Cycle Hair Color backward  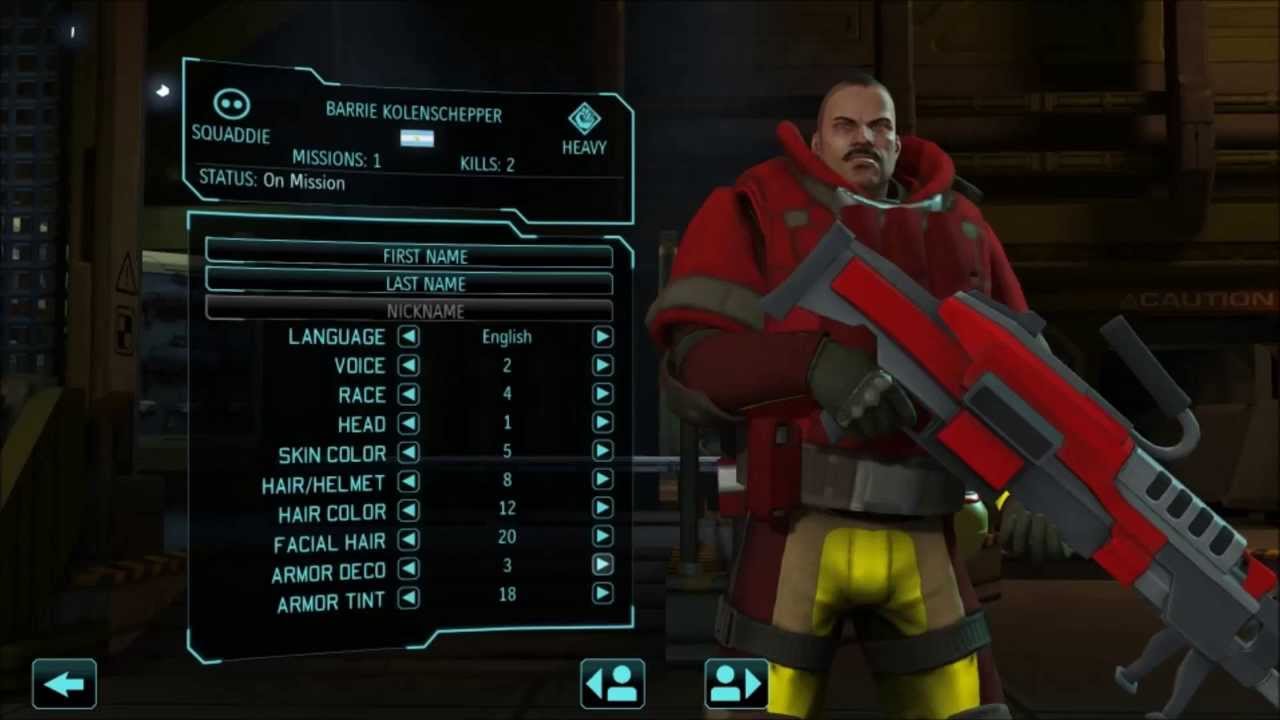point(408,510)
